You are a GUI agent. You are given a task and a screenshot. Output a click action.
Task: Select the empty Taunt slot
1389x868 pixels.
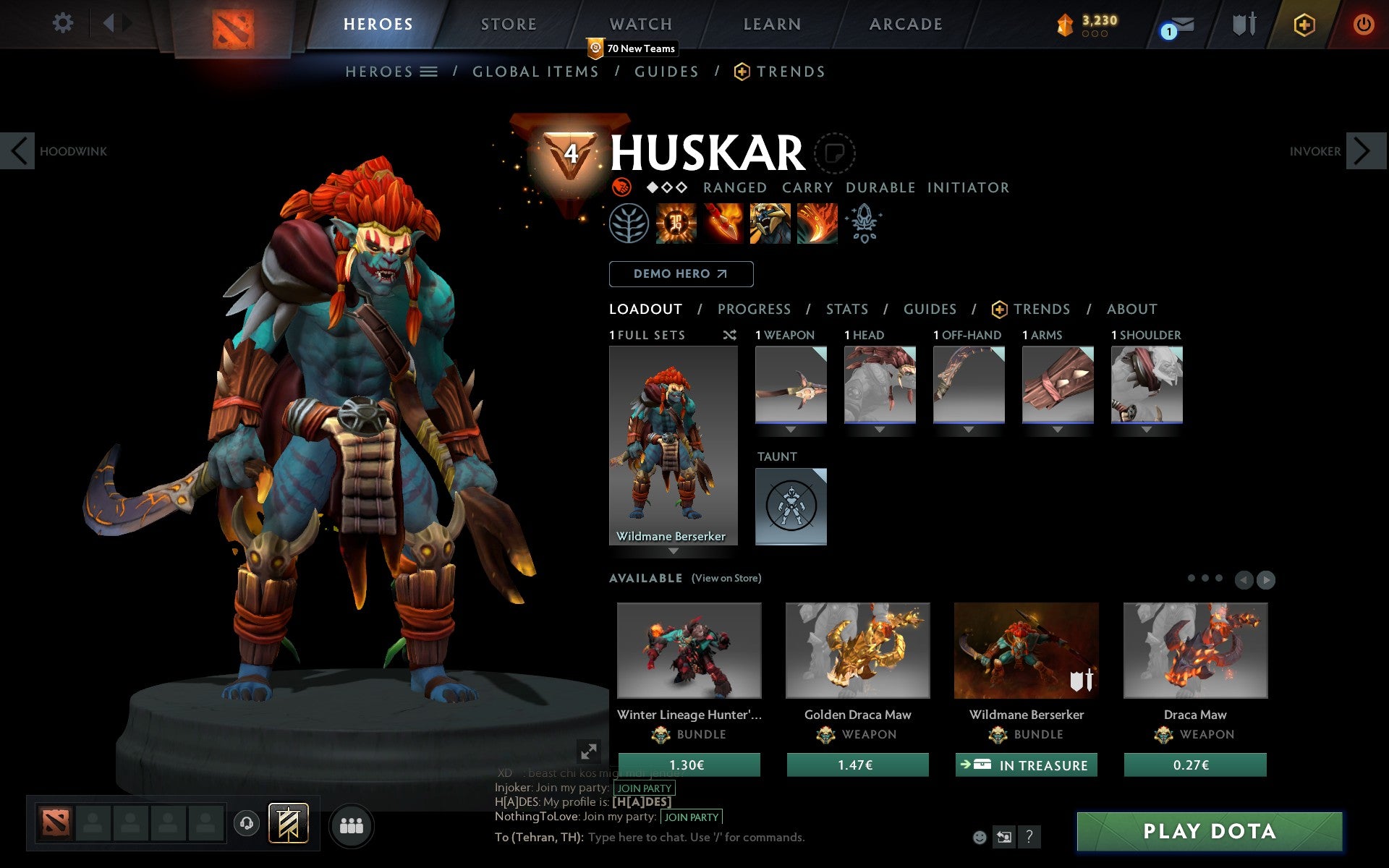click(790, 506)
